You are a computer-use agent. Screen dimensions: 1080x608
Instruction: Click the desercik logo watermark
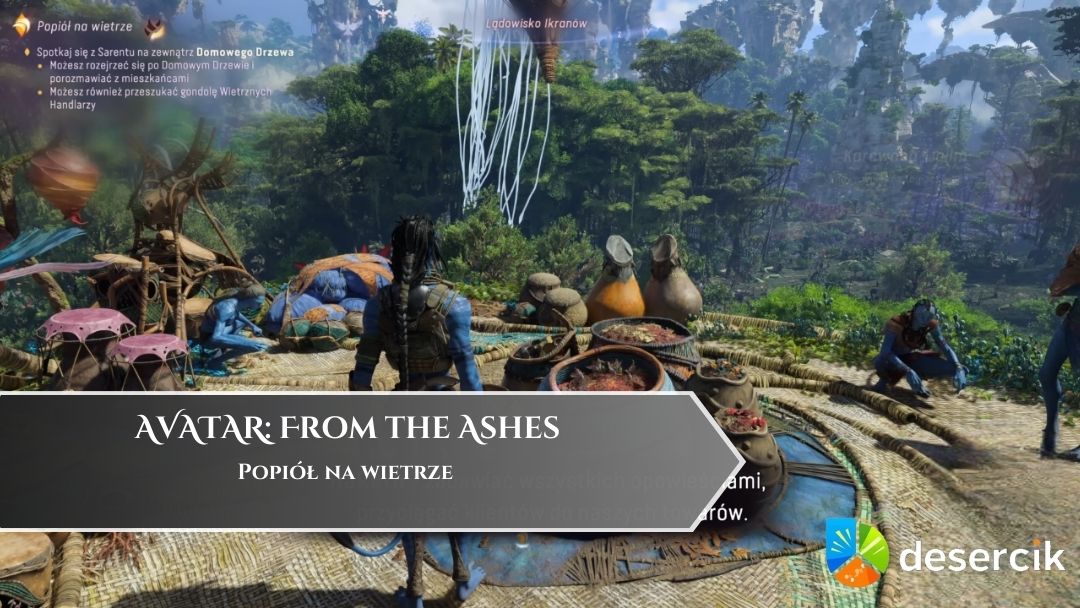click(944, 553)
